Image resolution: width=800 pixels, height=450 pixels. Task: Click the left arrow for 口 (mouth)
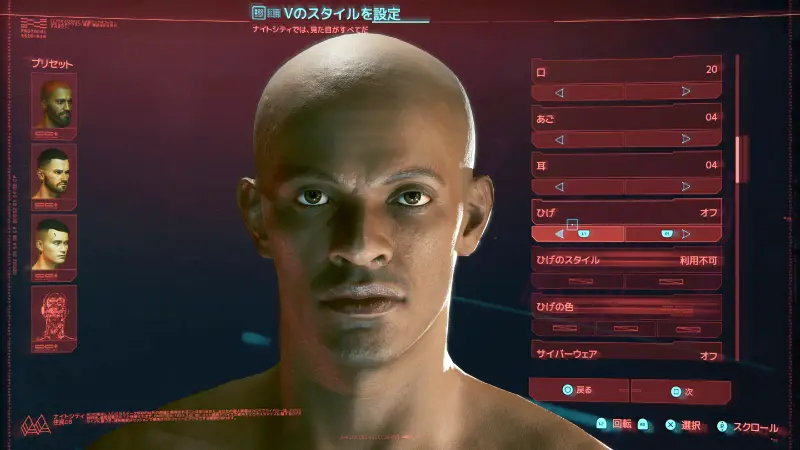pyautogui.click(x=559, y=92)
